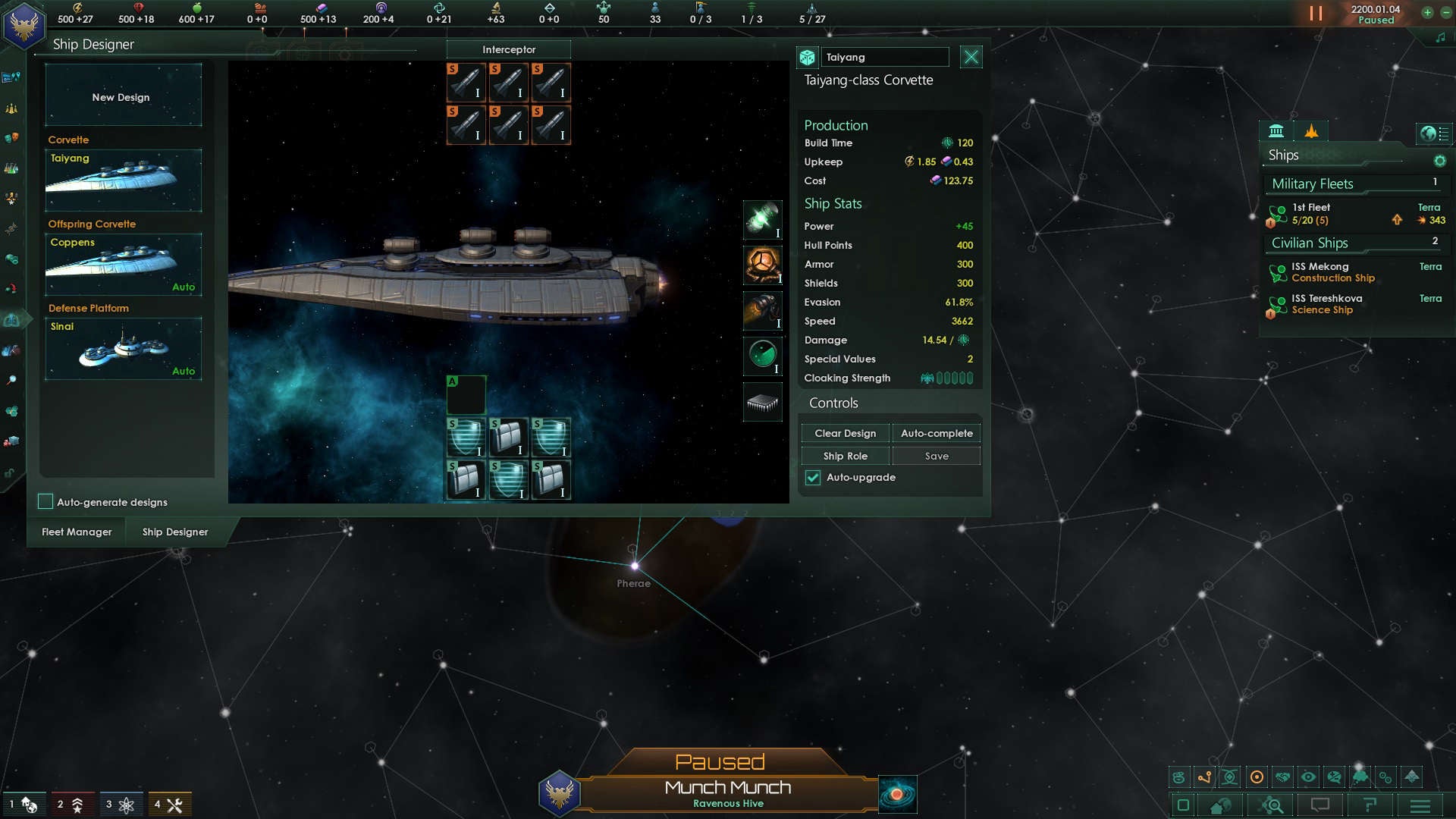Collapse the Civilian Ships group

(1309, 243)
